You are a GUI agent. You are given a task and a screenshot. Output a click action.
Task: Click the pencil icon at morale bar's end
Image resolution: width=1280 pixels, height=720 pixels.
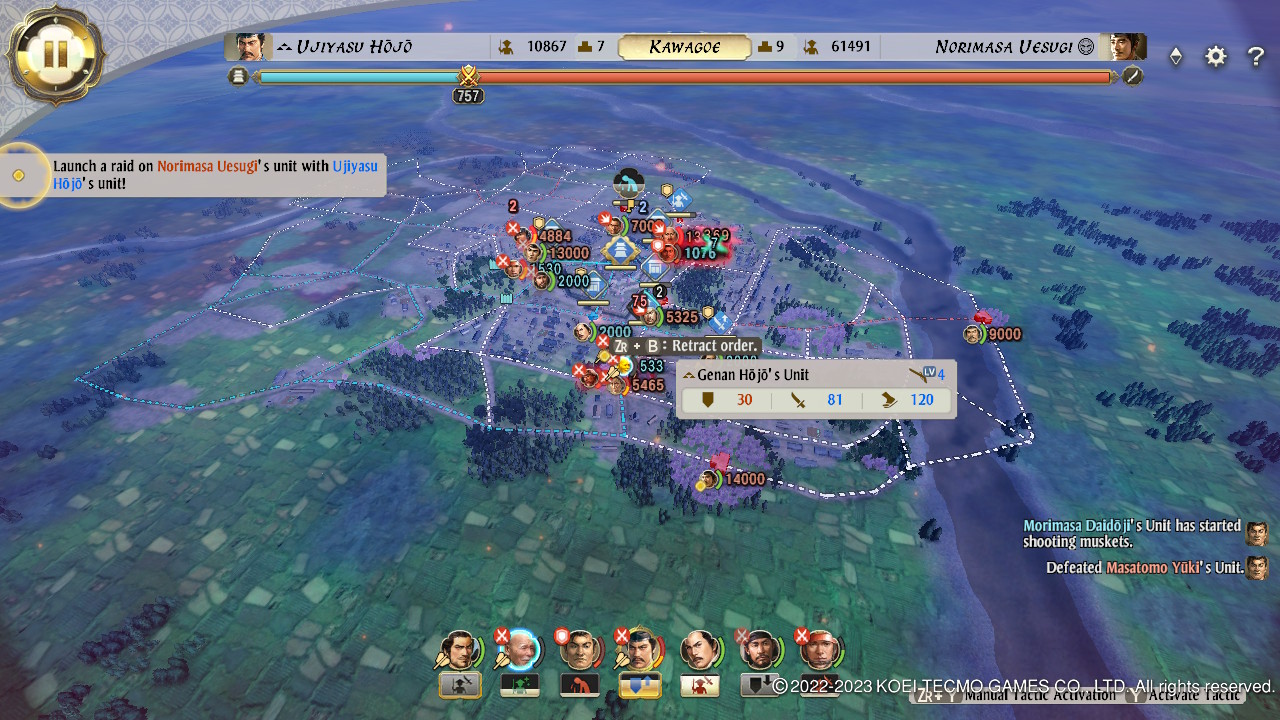[1132, 76]
